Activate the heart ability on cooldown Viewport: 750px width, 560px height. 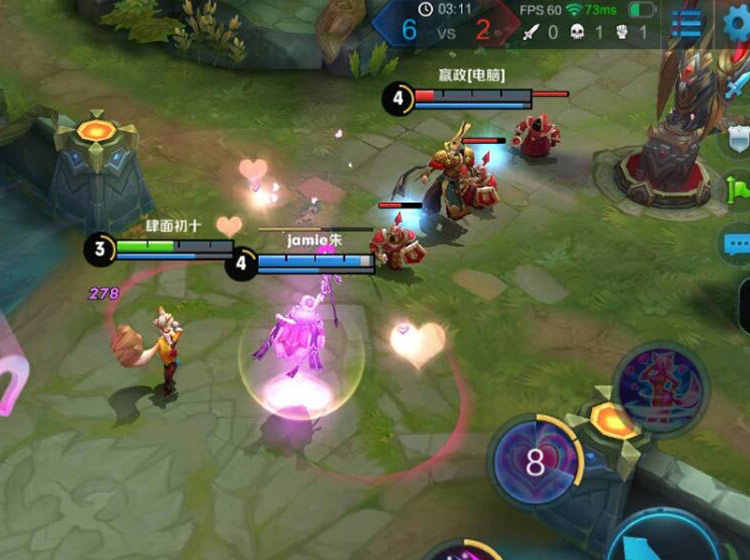pyautogui.click(x=535, y=460)
